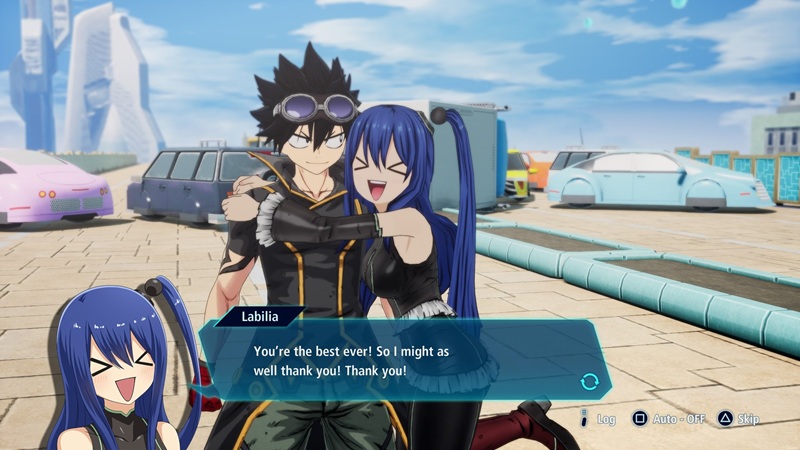Click Labilia's dialogue text box

pos(400,362)
